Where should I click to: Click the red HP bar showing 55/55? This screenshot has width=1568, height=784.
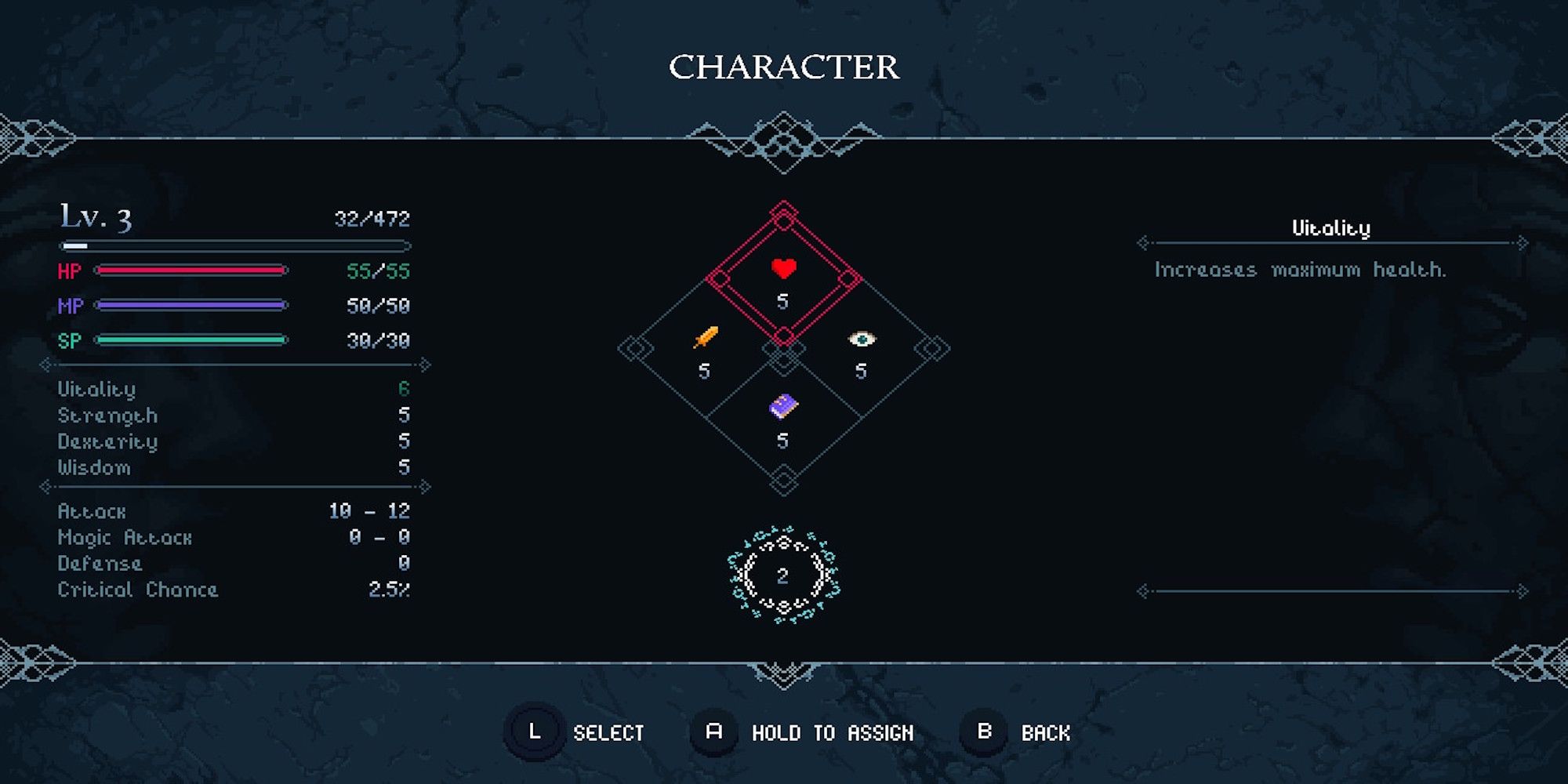[192, 271]
